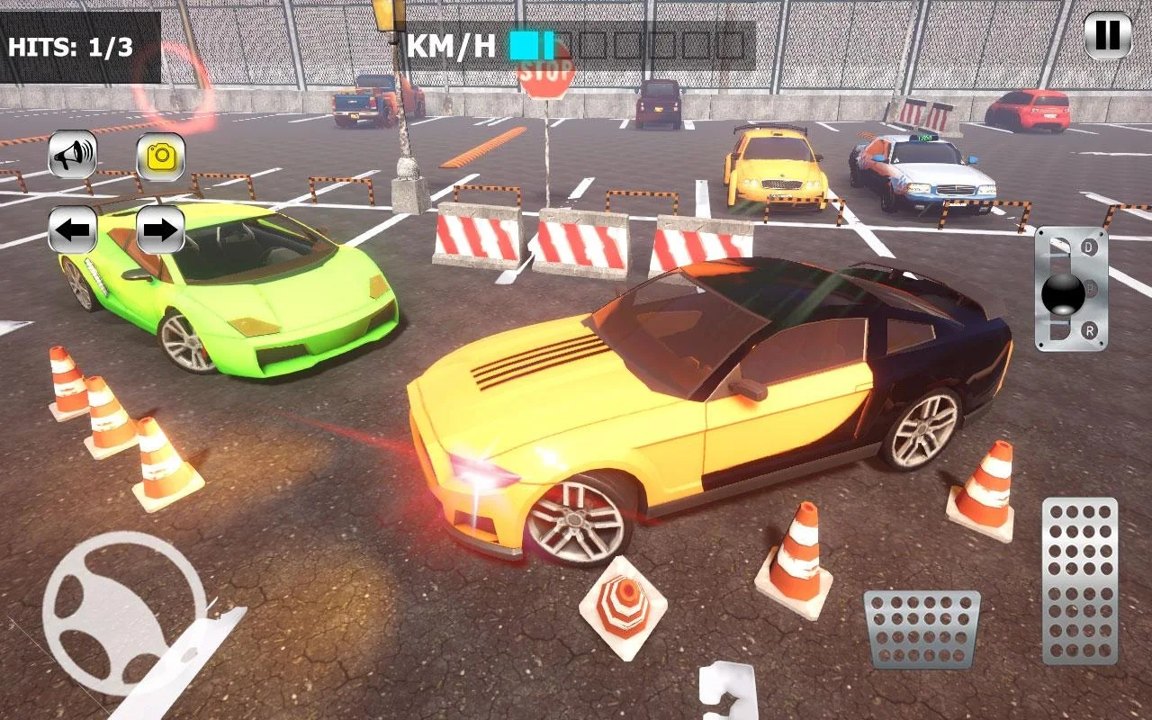
Task: Tap the brake pedal
Action: (x=921, y=628)
